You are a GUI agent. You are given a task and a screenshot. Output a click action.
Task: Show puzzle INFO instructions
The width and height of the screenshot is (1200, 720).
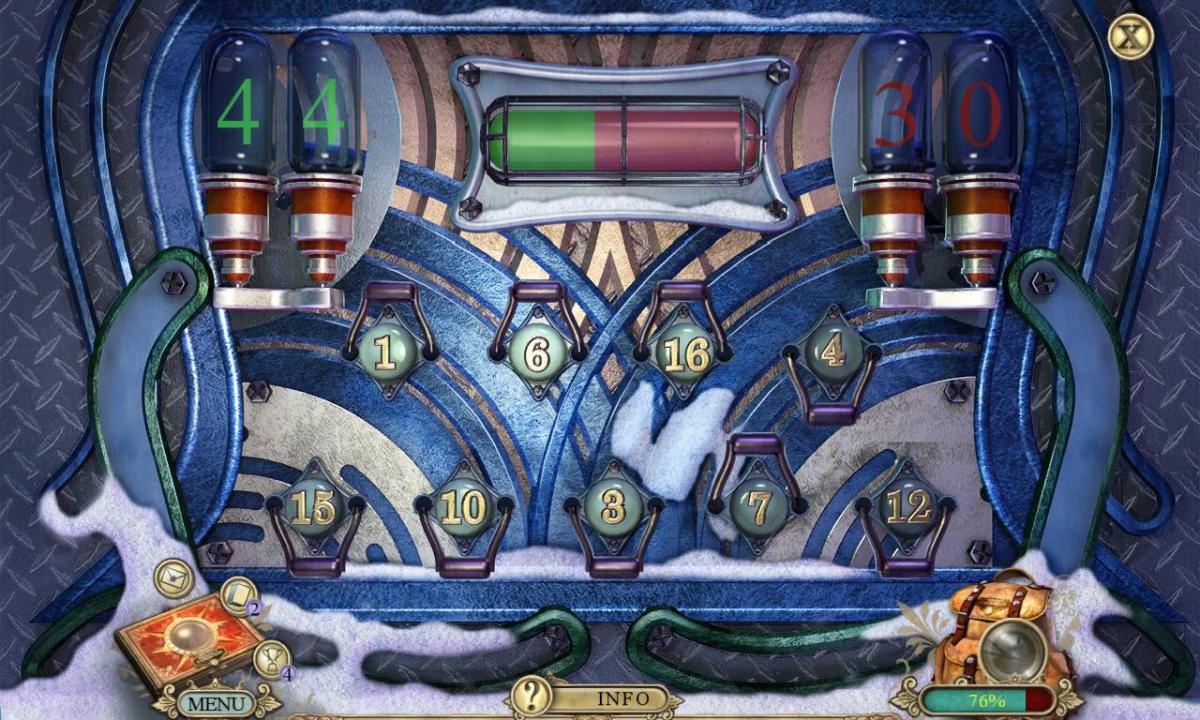(622, 698)
